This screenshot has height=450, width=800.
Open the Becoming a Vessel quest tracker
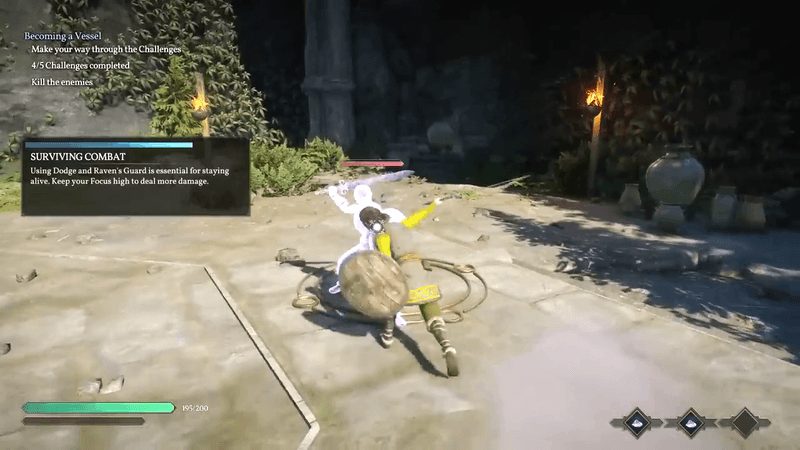click(65, 35)
